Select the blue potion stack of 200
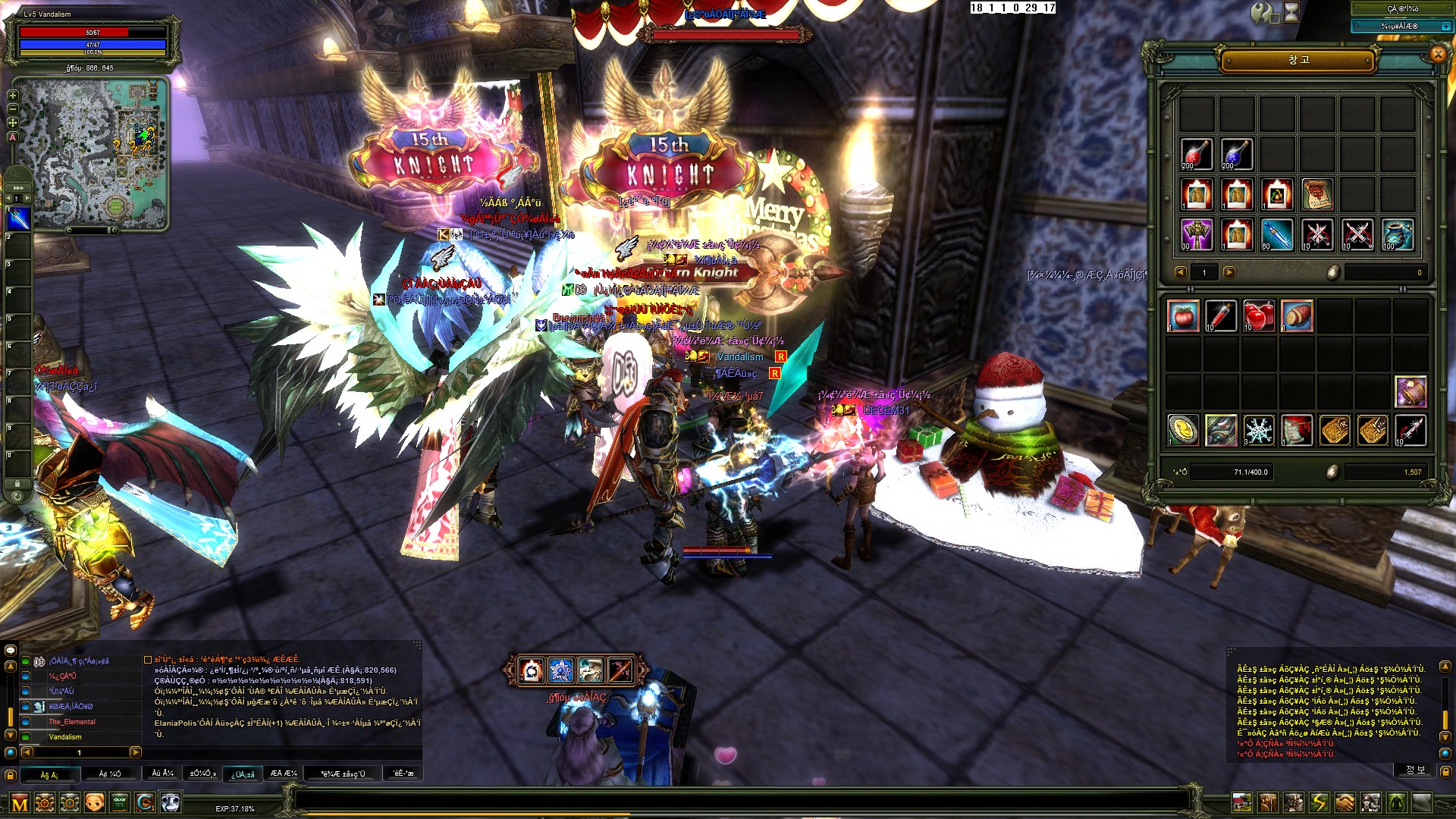This screenshot has width=1456, height=819. [1237, 154]
